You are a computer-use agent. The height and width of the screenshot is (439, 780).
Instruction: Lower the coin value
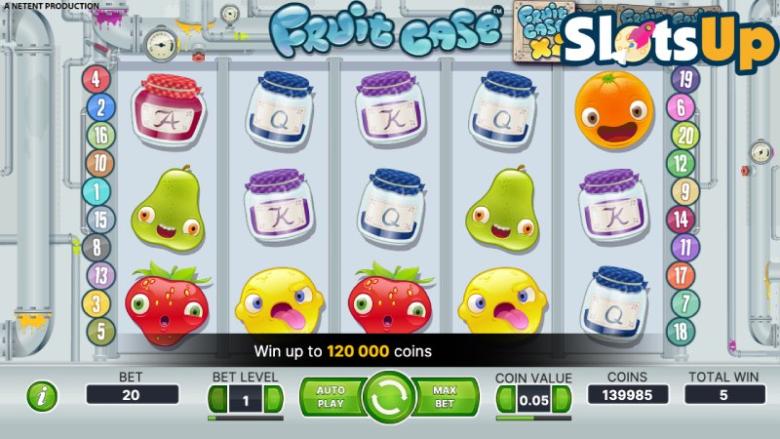point(505,400)
